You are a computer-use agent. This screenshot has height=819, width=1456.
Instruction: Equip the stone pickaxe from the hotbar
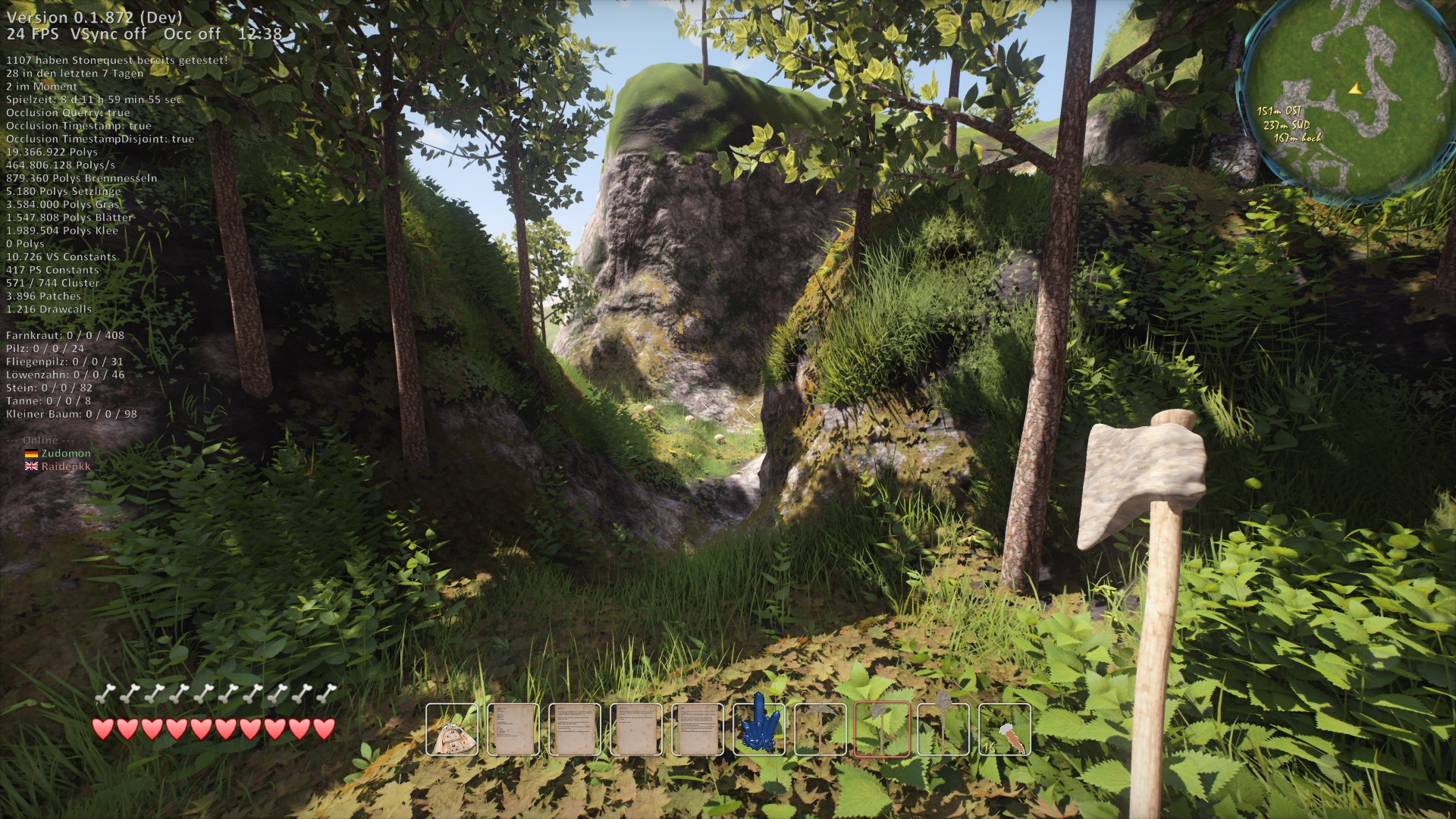pos(821,730)
